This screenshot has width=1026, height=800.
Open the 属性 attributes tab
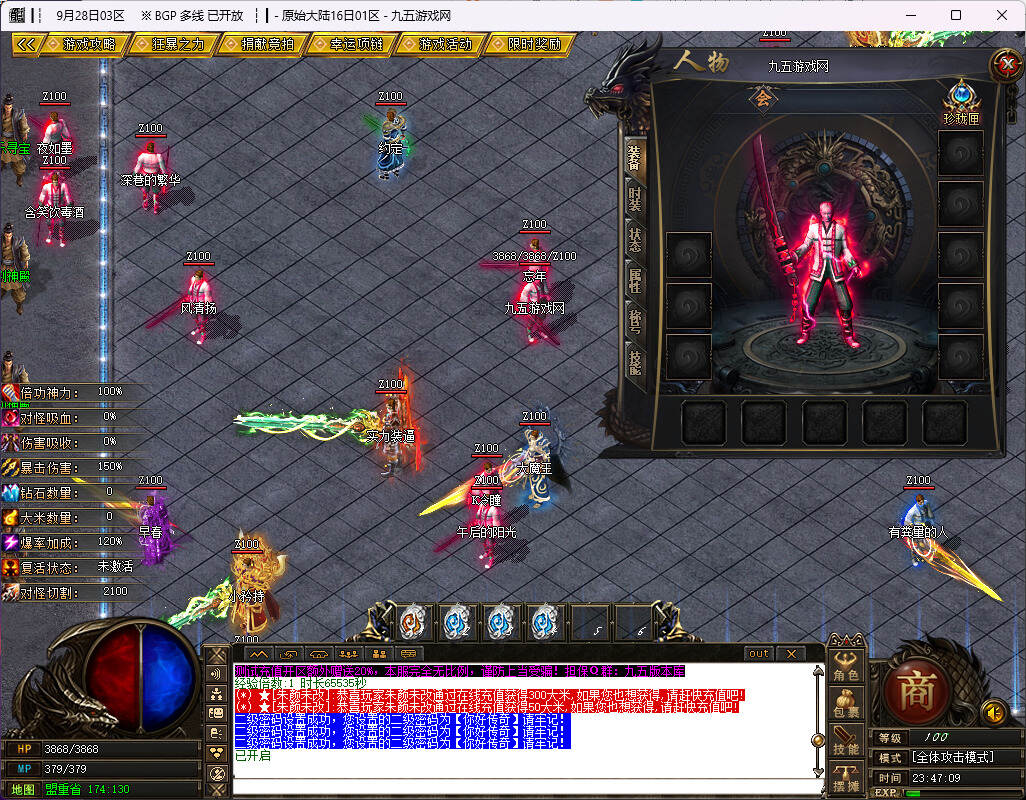pos(634,282)
